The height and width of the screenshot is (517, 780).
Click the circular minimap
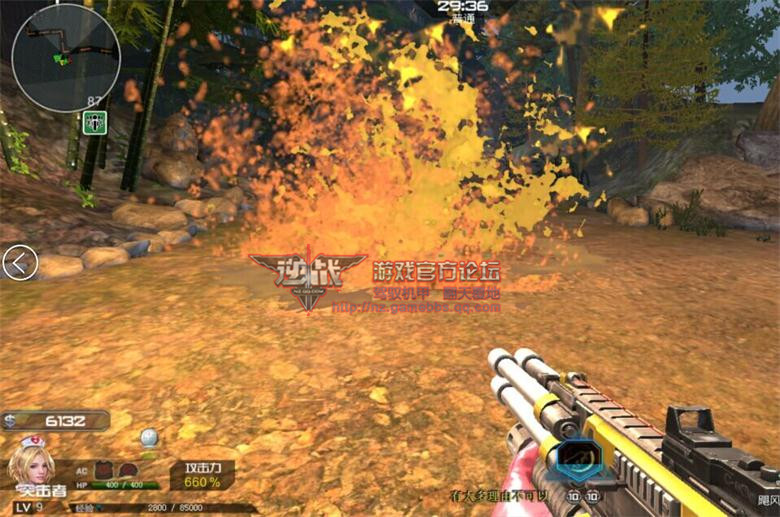[x=66, y=58]
